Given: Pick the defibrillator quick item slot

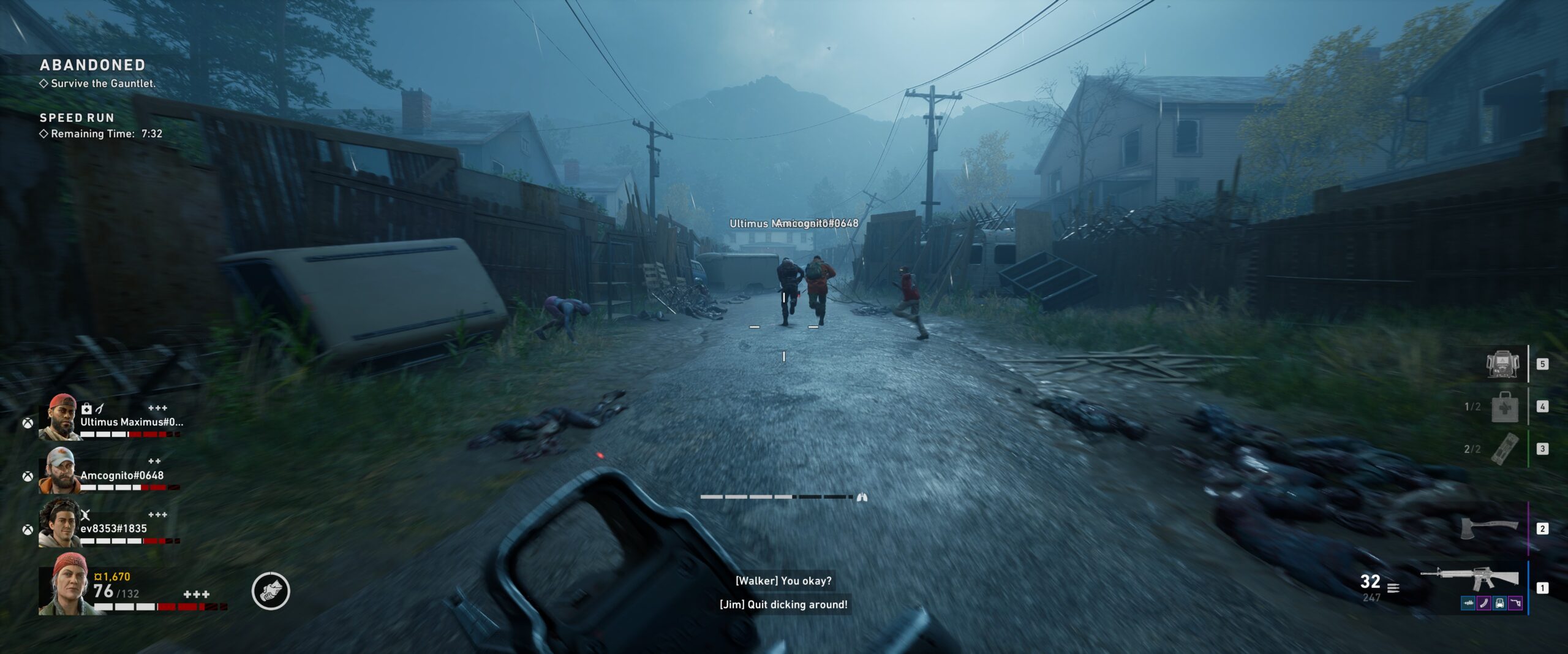Looking at the screenshot, I should tap(1502, 364).
